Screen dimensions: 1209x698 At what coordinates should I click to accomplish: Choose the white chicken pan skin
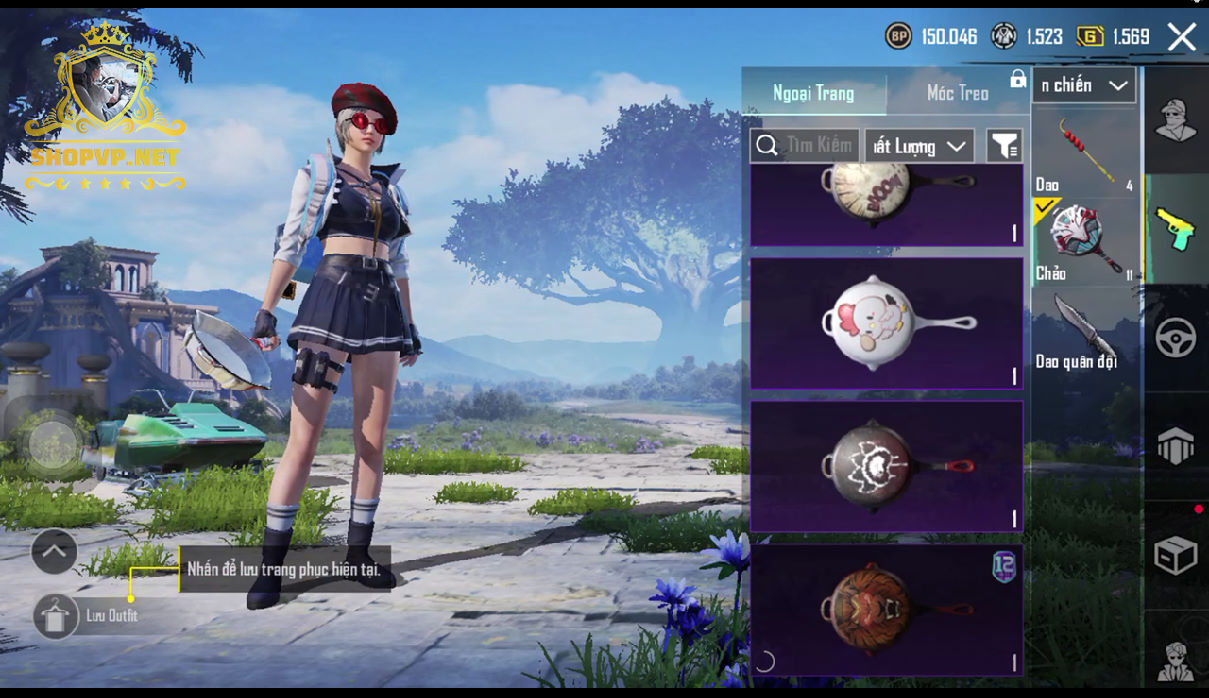[x=887, y=323]
